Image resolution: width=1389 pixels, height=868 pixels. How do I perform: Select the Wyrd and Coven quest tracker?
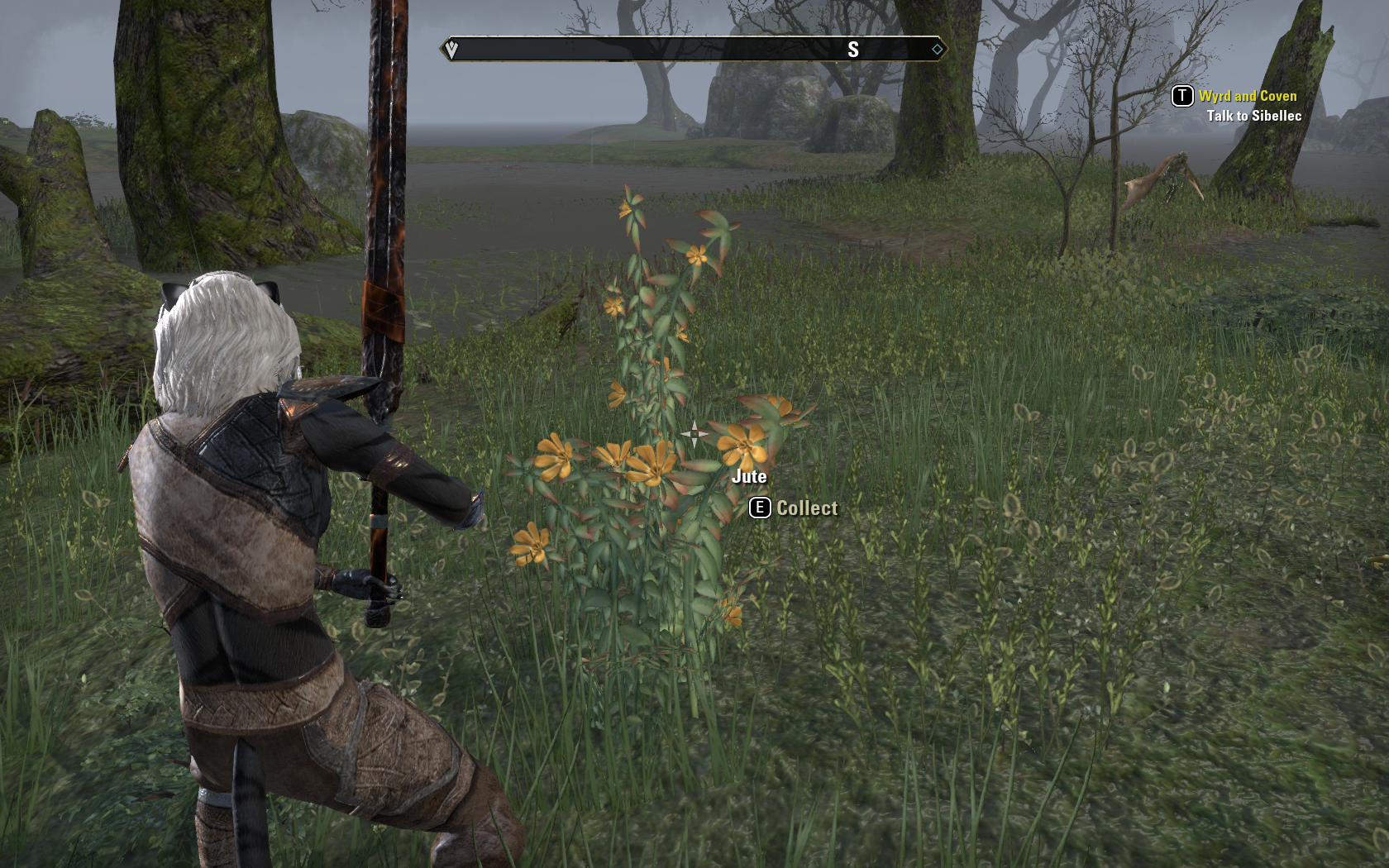pos(1247,96)
